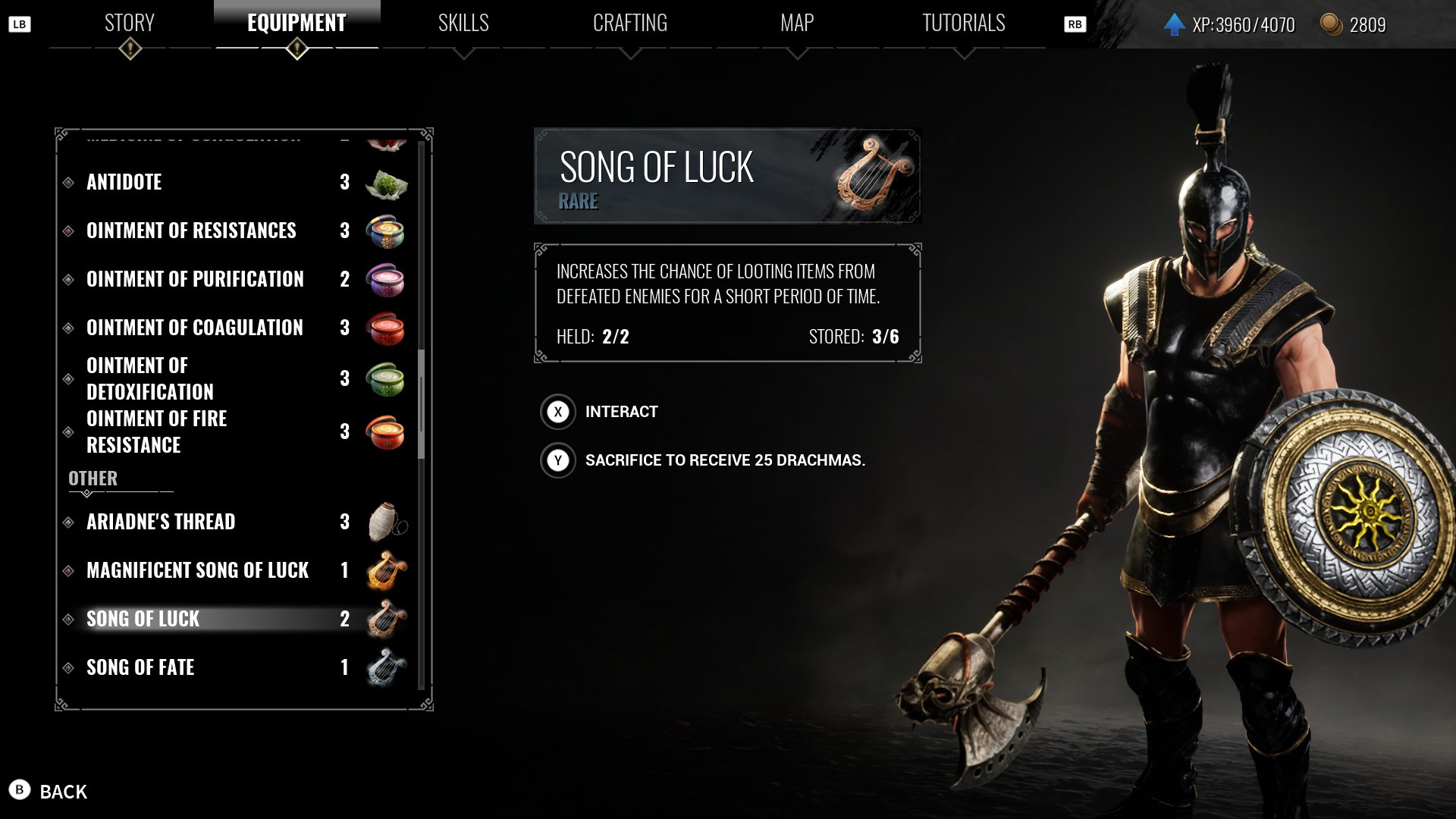Show the Map tab
Image resolution: width=1456 pixels, height=819 pixels.
point(797,24)
